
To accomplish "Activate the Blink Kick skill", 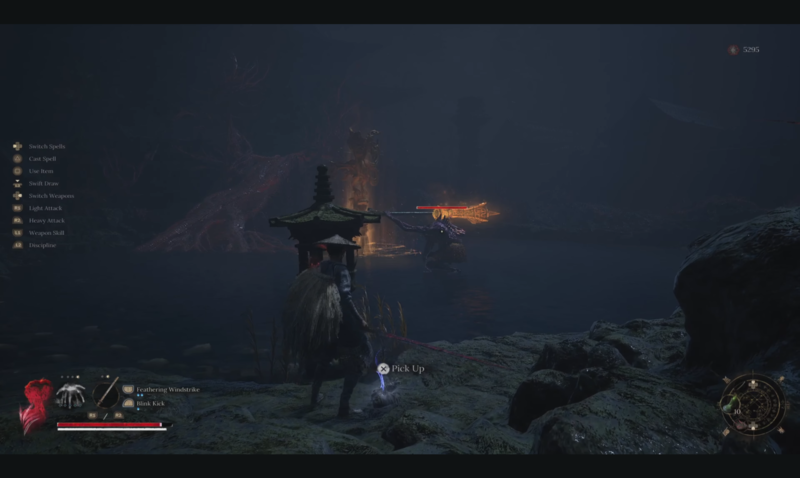I will point(152,404).
